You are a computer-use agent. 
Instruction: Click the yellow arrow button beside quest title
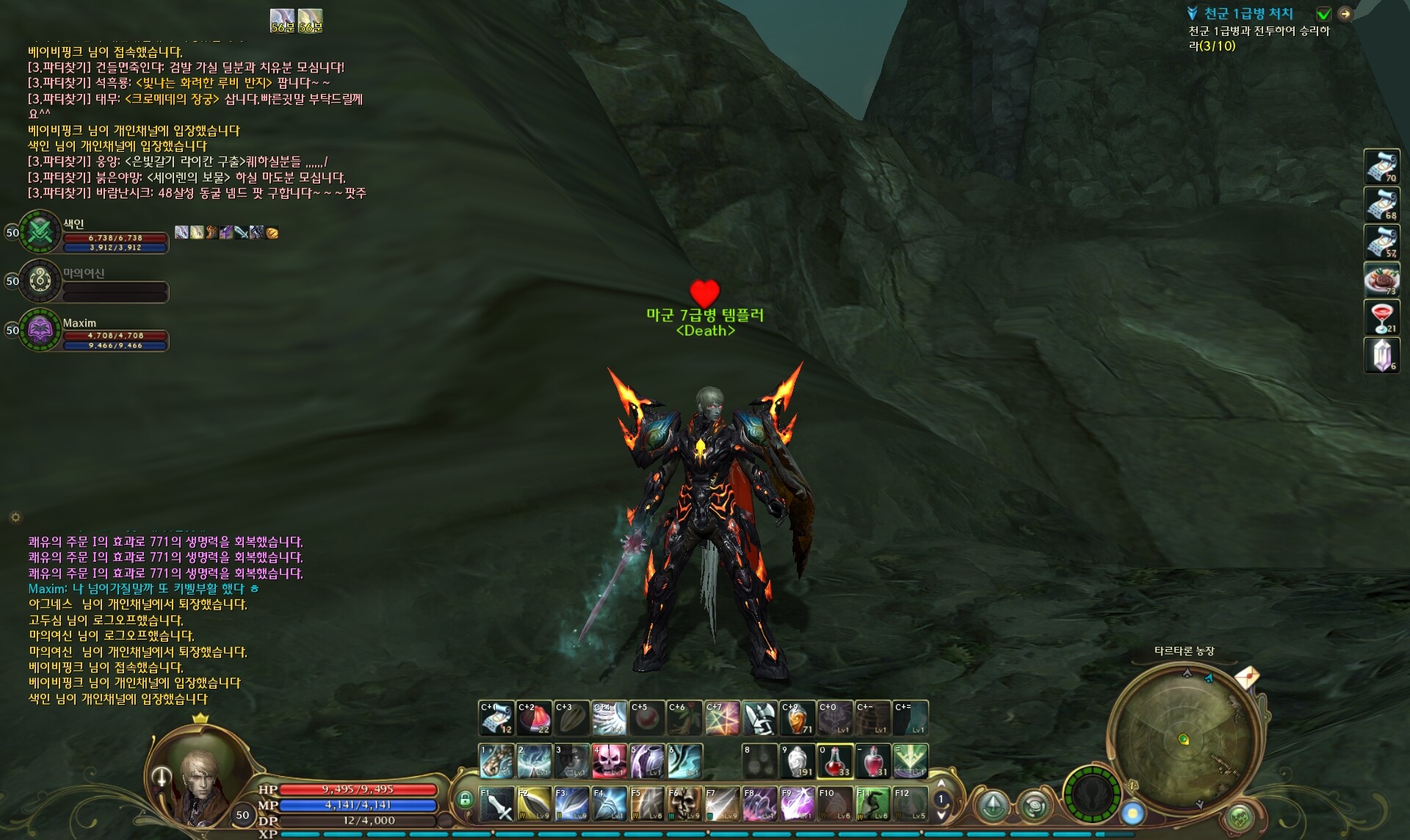click(x=1345, y=14)
